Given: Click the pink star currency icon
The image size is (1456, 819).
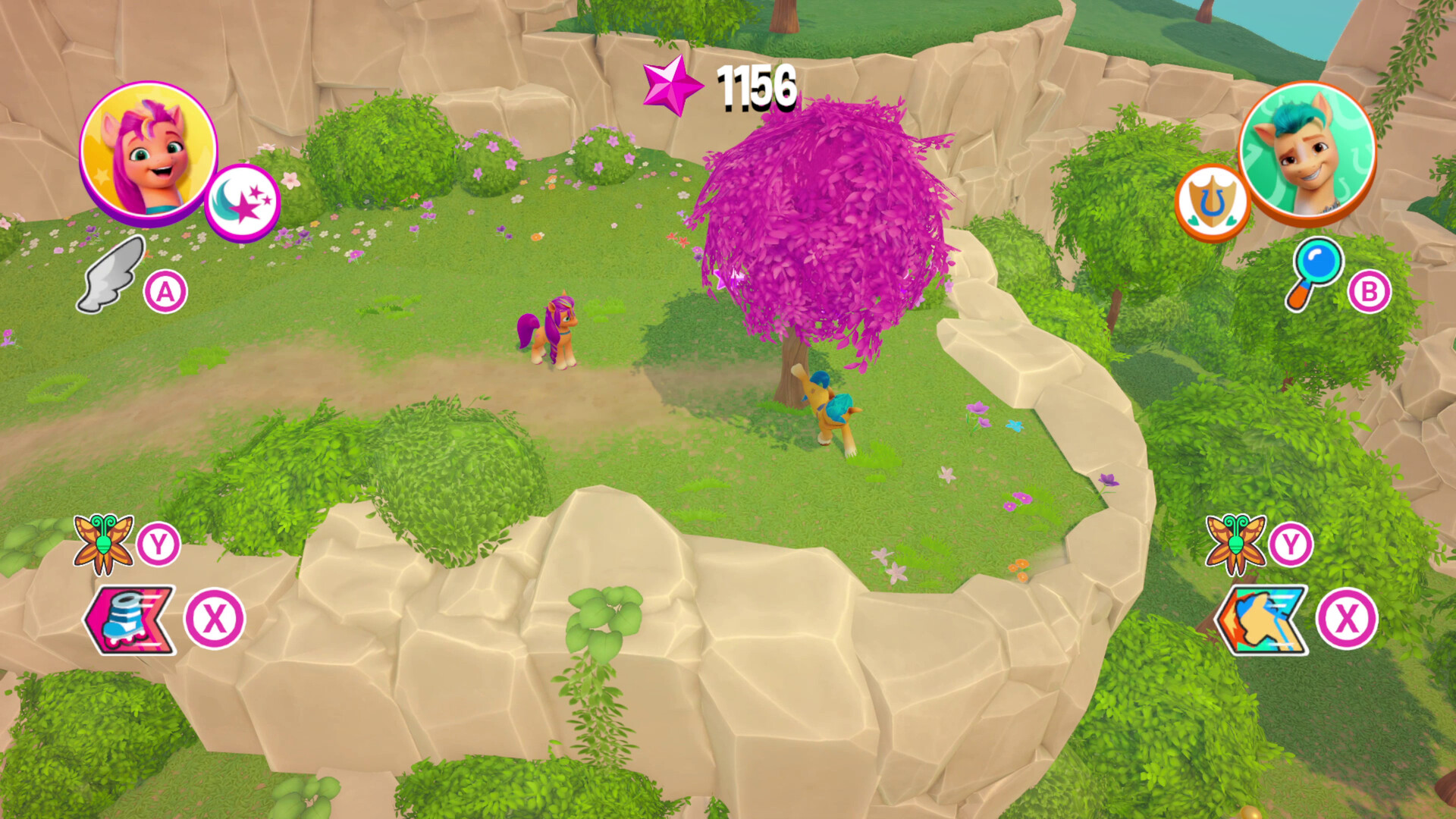Looking at the screenshot, I should tap(672, 86).
